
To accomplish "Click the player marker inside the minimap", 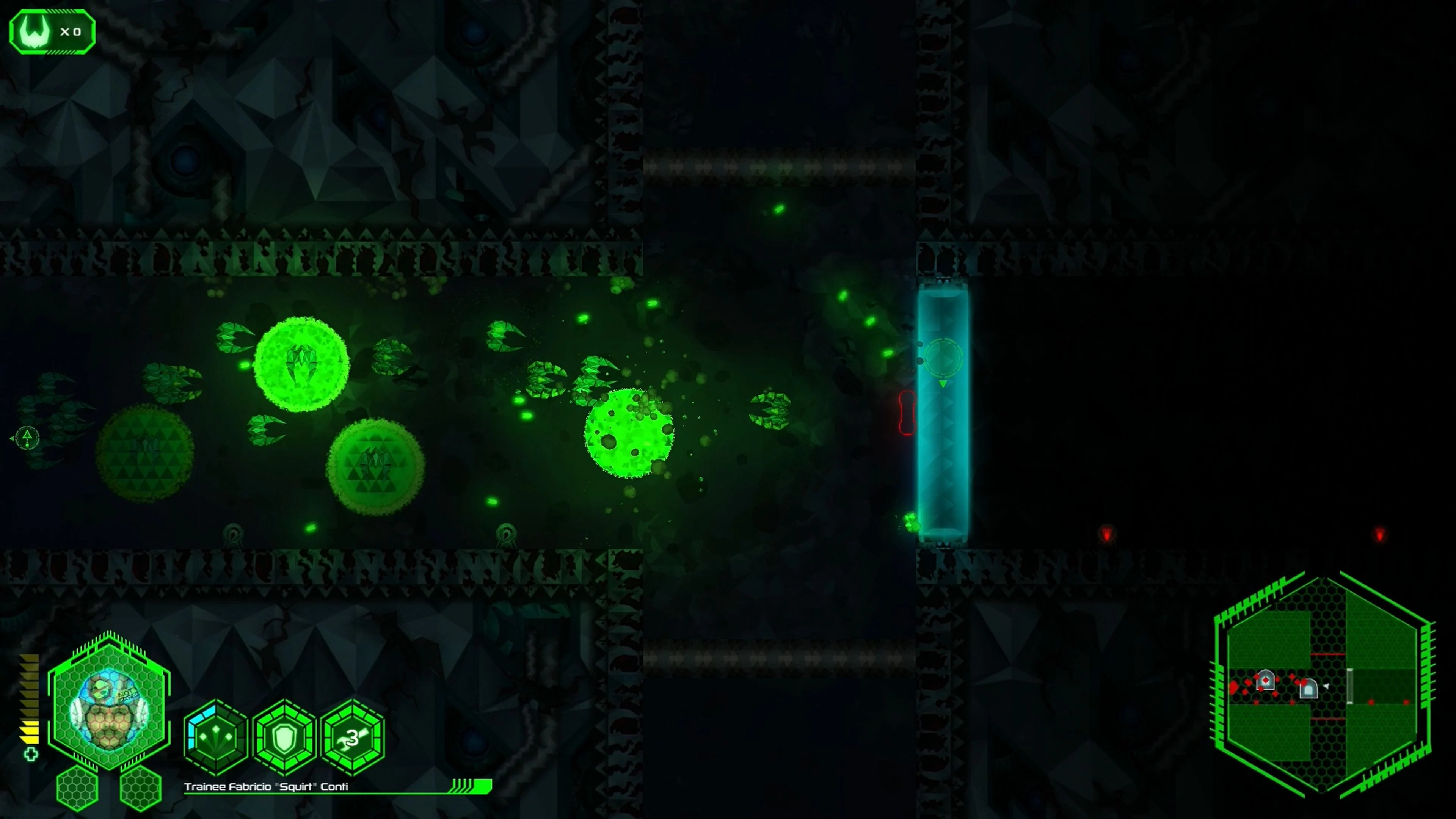I will (1326, 686).
